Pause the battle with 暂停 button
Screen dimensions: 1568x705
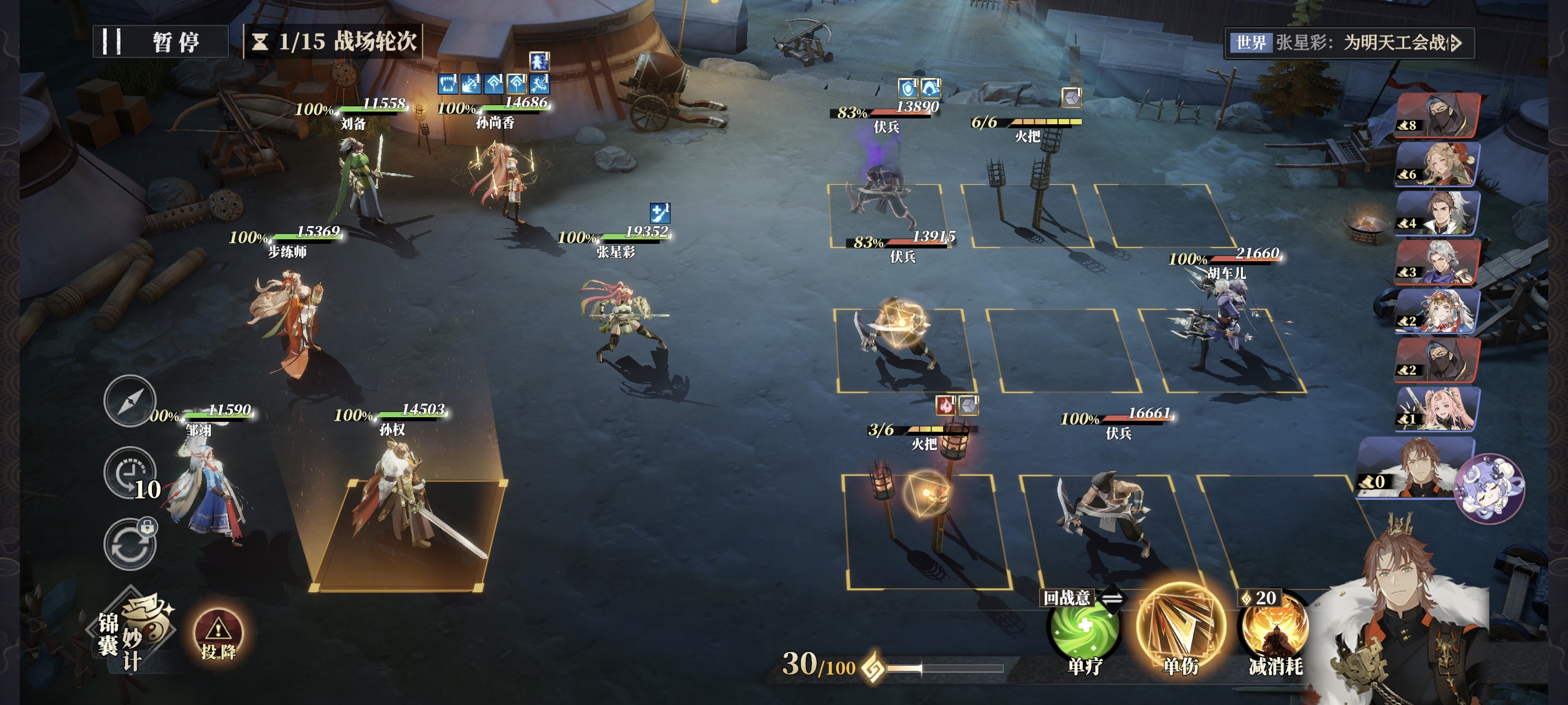point(161,42)
